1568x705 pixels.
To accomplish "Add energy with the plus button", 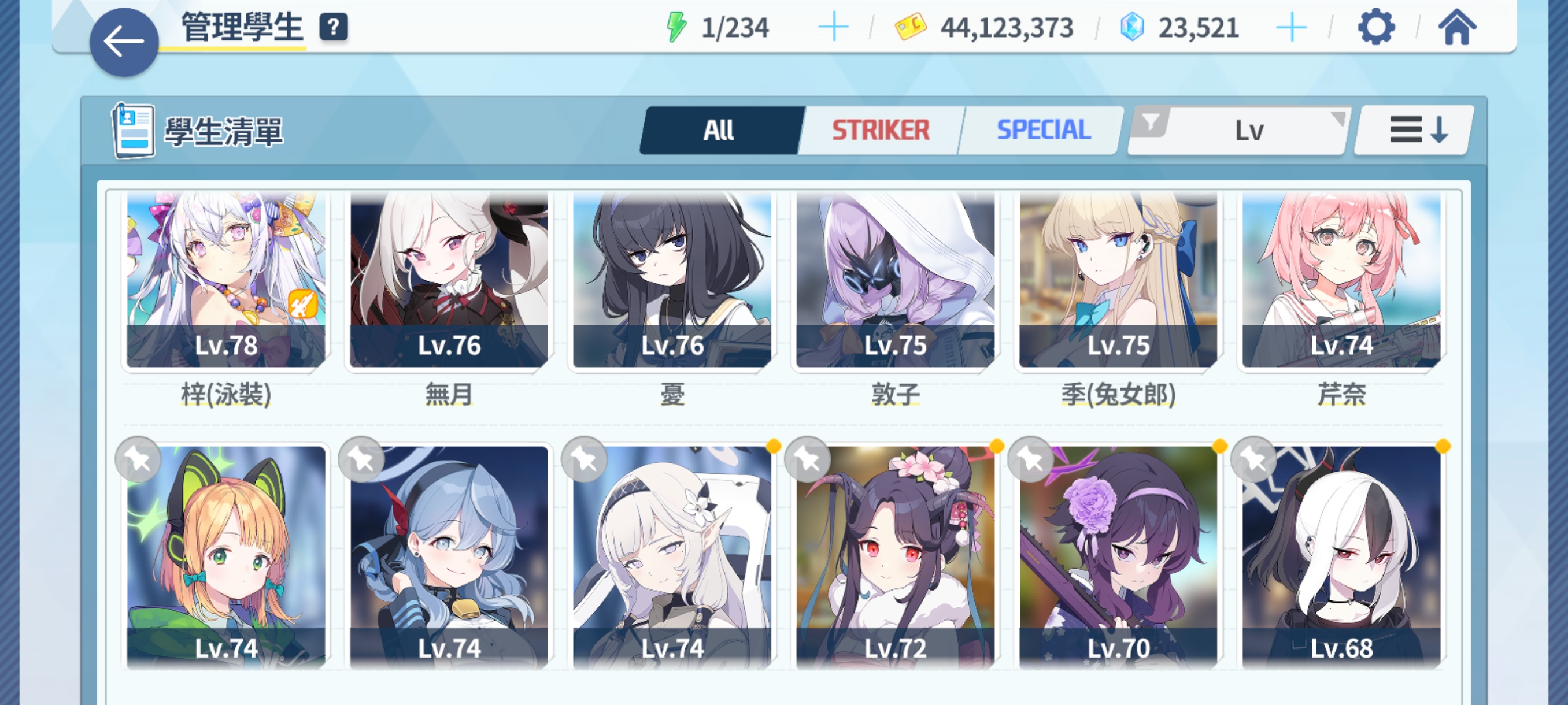I will (833, 27).
